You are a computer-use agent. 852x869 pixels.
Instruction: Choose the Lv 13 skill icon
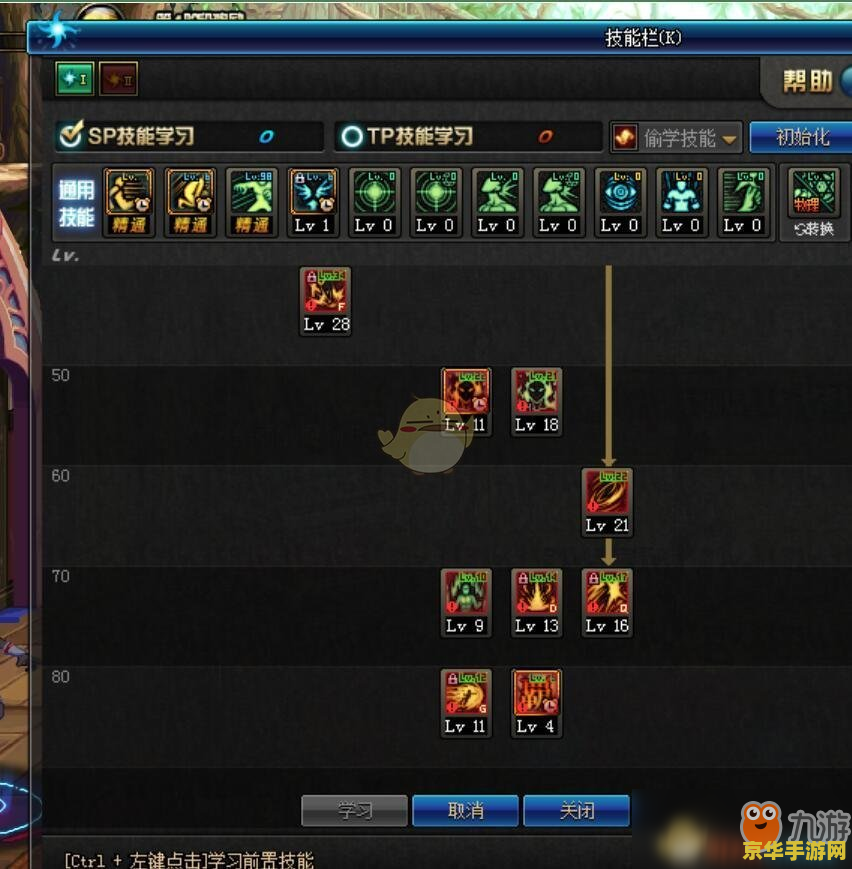coord(537,592)
